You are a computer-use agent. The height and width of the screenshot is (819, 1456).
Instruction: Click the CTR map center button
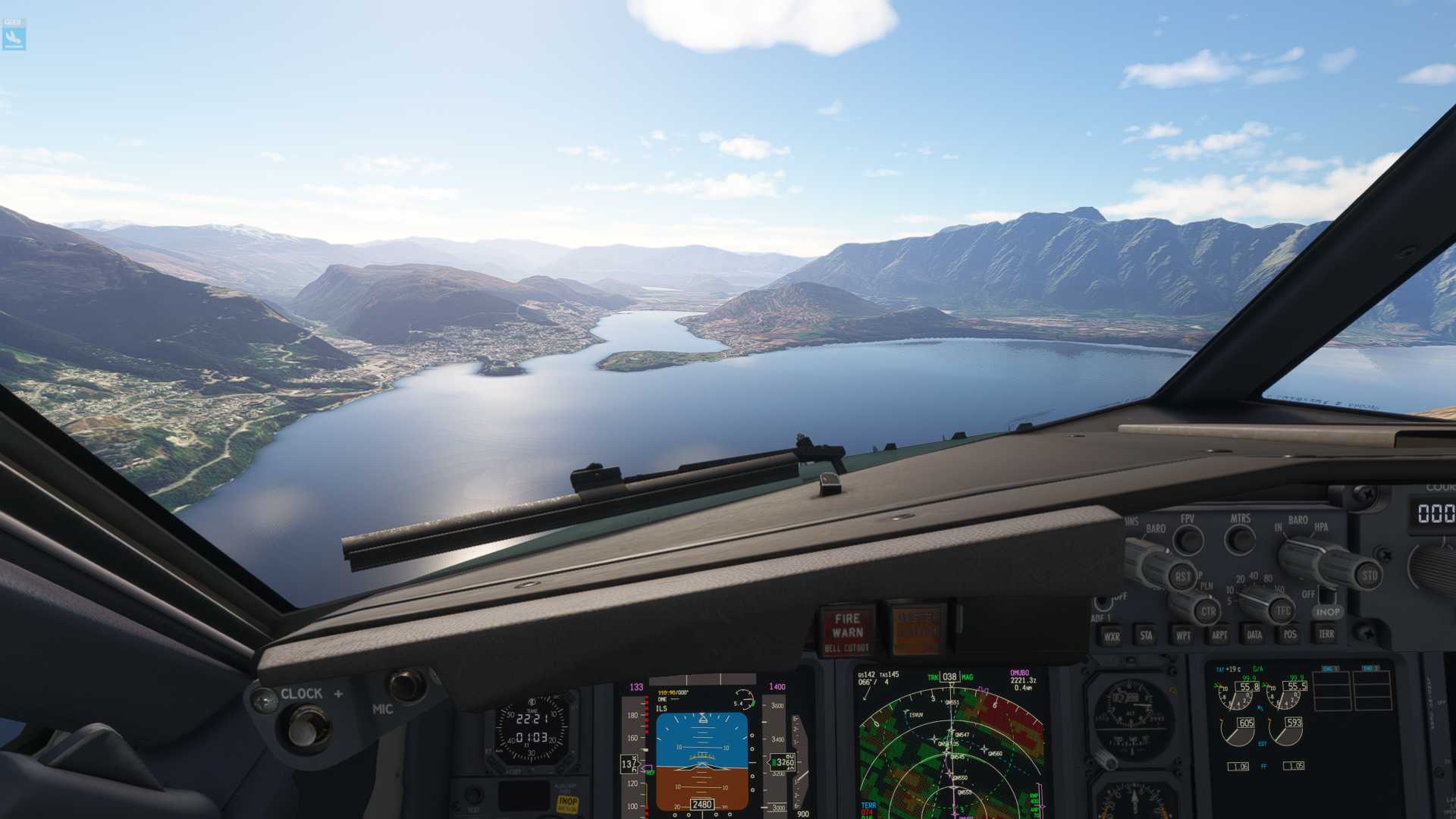click(1207, 611)
